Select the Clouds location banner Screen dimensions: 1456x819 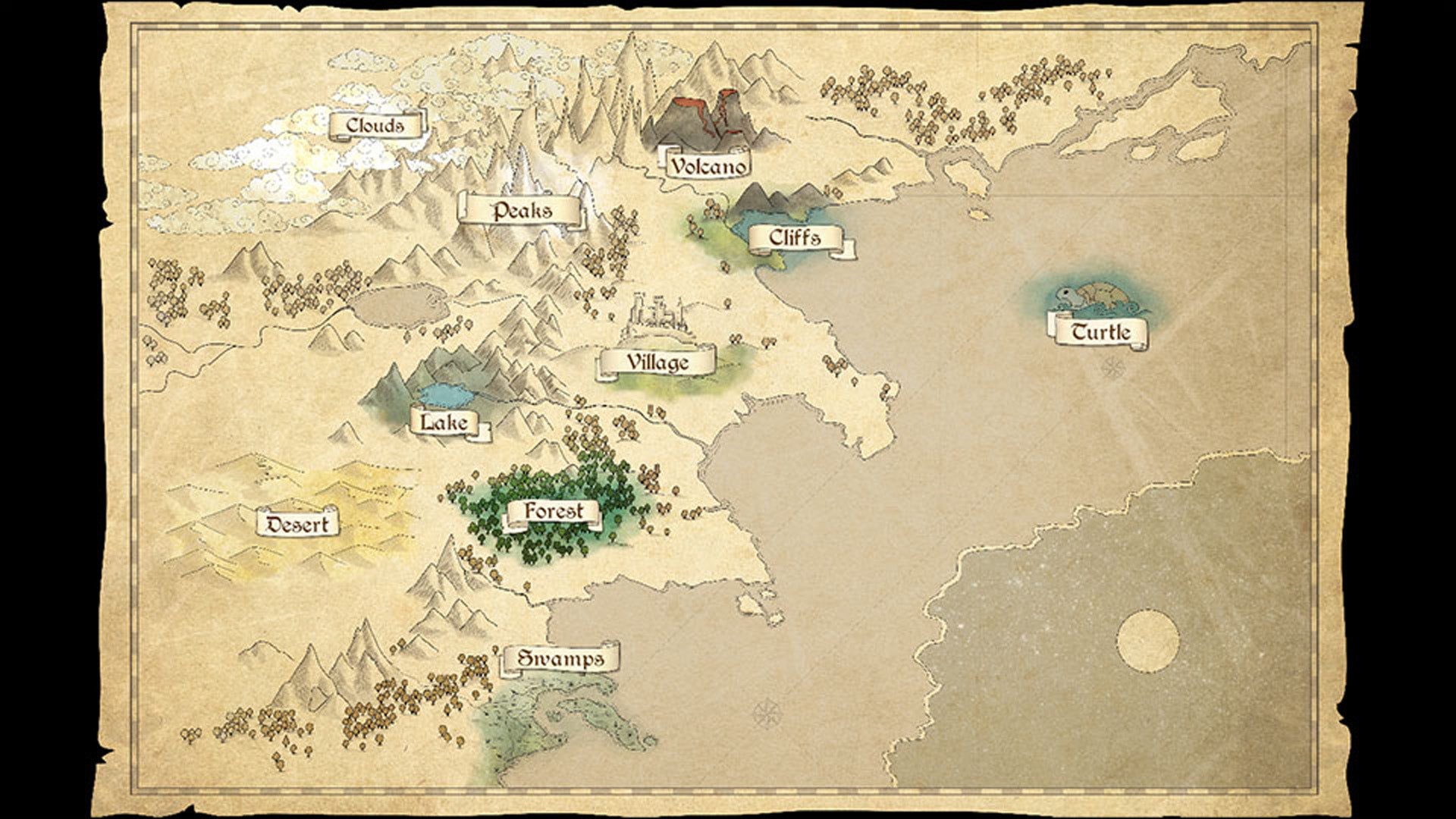pos(375,125)
